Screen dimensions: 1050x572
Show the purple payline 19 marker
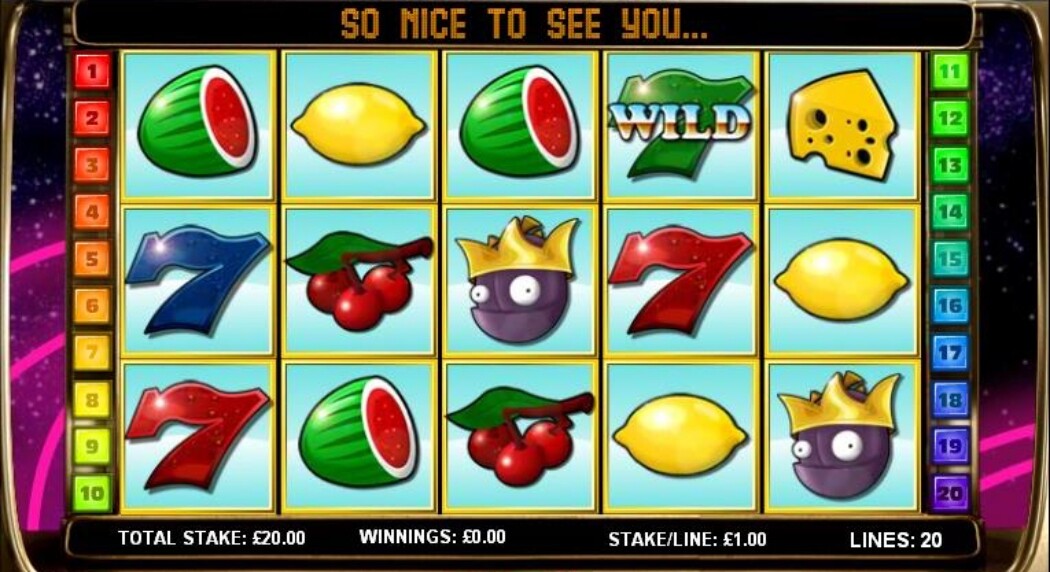(x=949, y=446)
